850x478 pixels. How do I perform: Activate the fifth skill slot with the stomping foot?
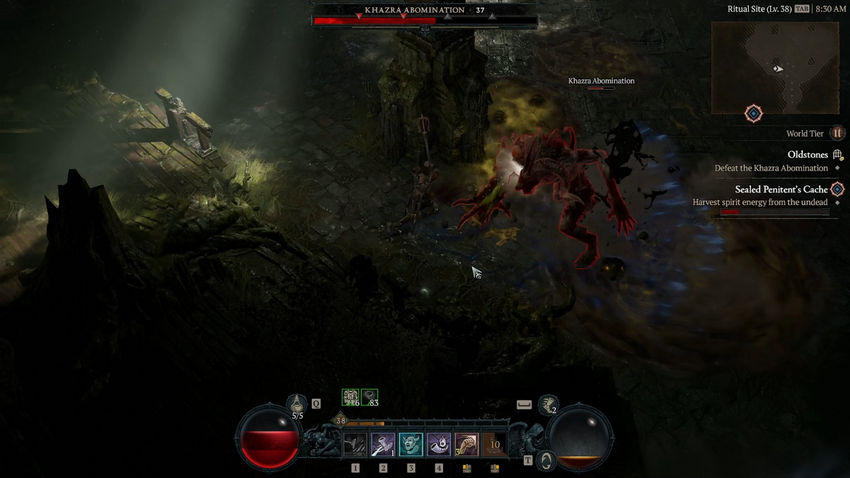[467, 444]
